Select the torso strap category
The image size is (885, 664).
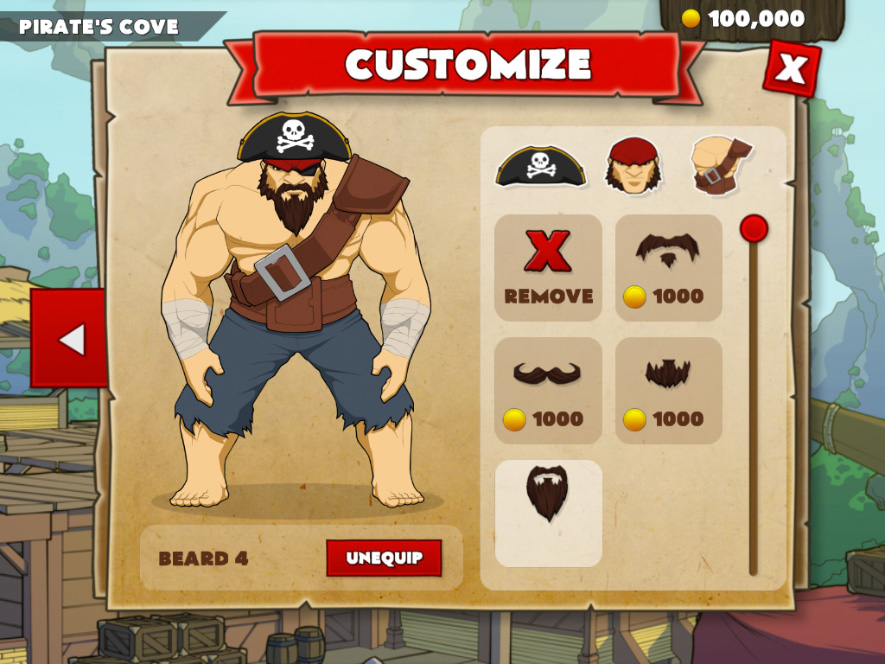tap(721, 165)
